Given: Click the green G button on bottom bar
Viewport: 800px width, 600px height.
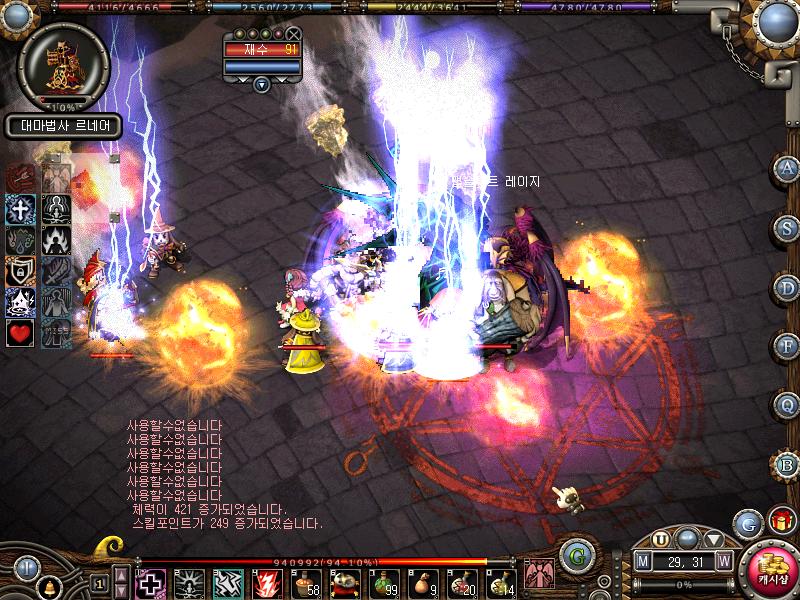Looking at the screenshot, I should tap(574, 556).
